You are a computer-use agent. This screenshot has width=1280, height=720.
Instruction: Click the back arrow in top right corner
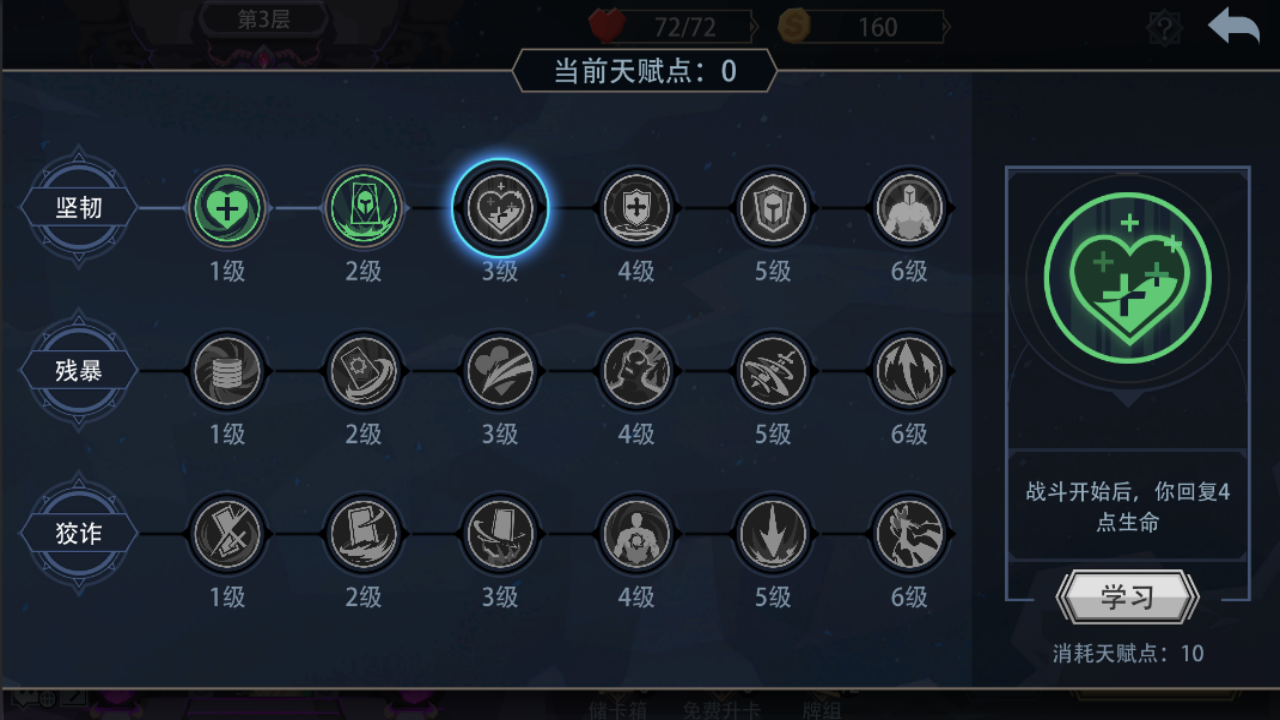pos(1233,26)
